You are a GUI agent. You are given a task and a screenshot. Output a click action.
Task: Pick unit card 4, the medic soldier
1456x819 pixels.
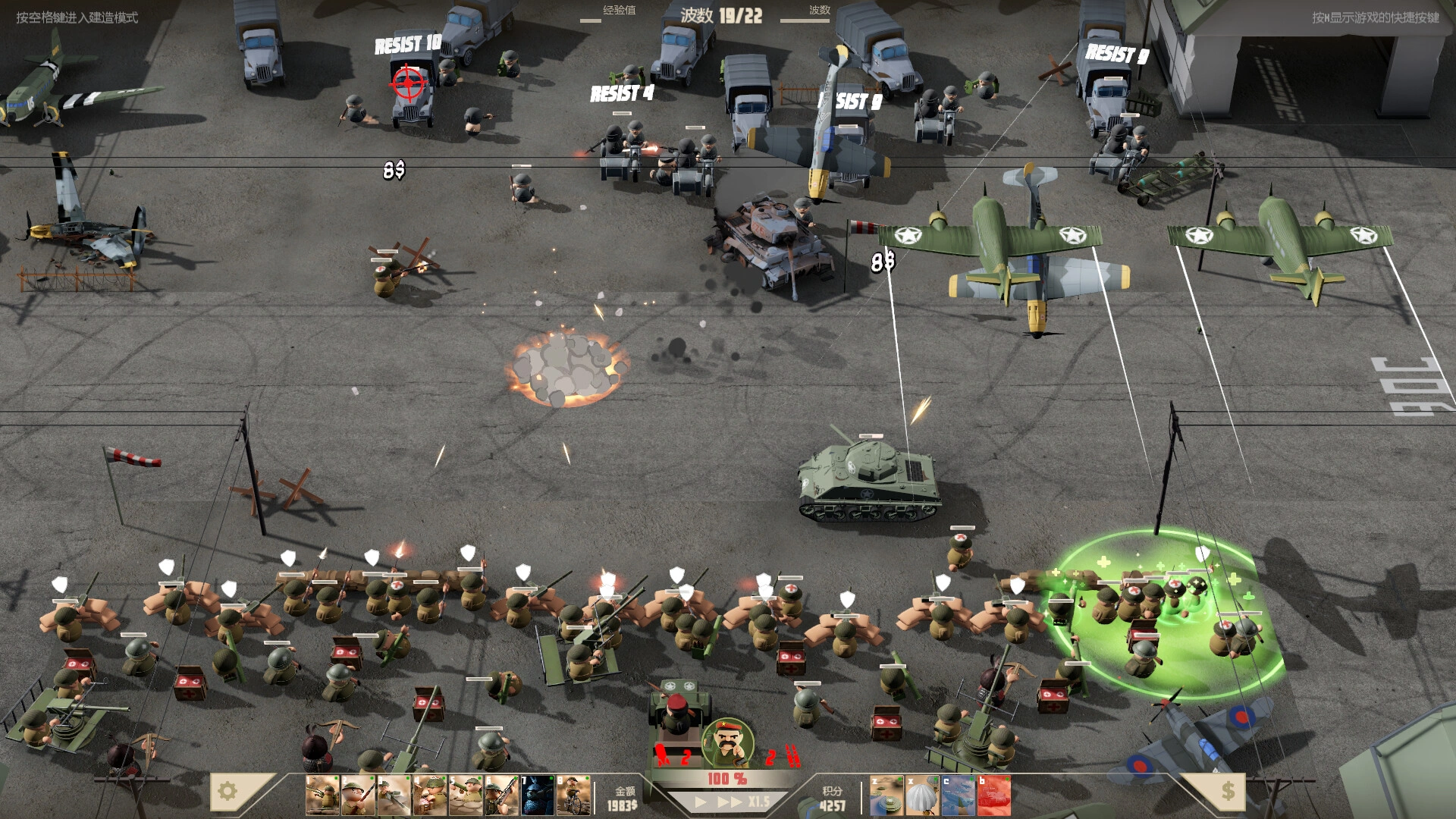tap(428, 796)
